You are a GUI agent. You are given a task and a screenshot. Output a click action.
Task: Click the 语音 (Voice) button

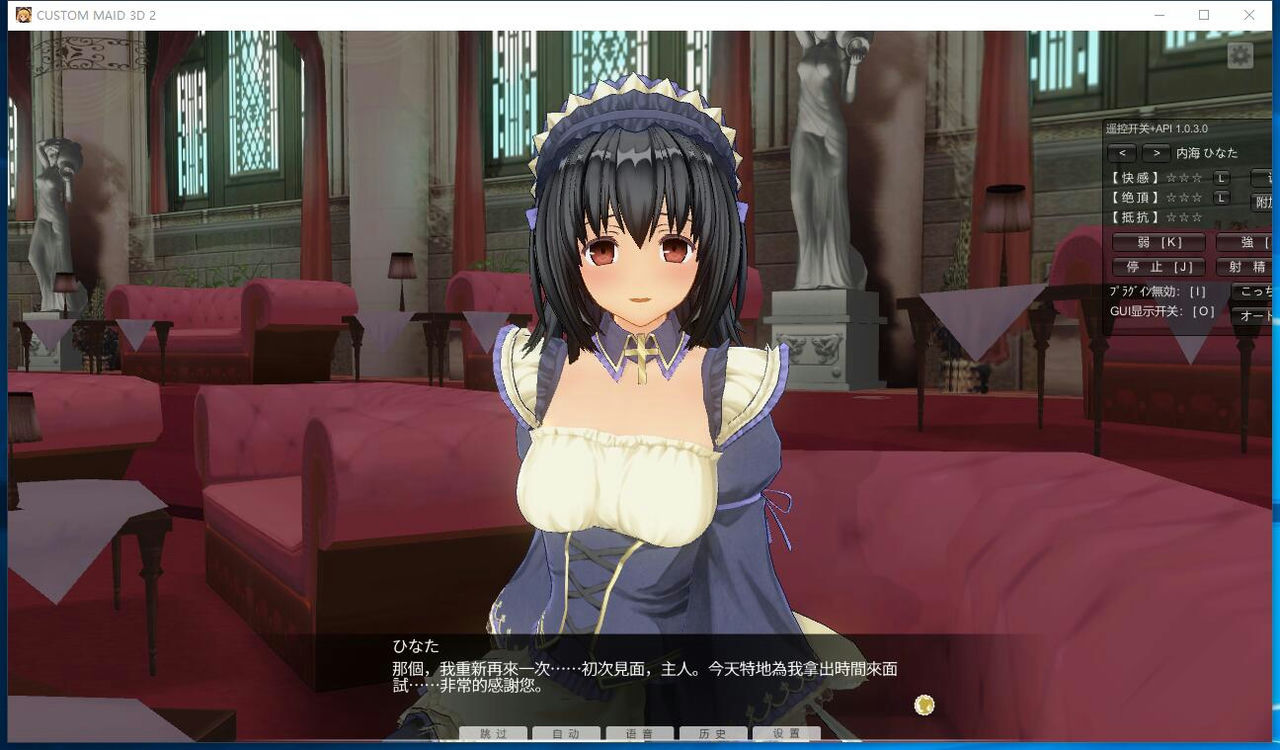(x=640, y=733)
